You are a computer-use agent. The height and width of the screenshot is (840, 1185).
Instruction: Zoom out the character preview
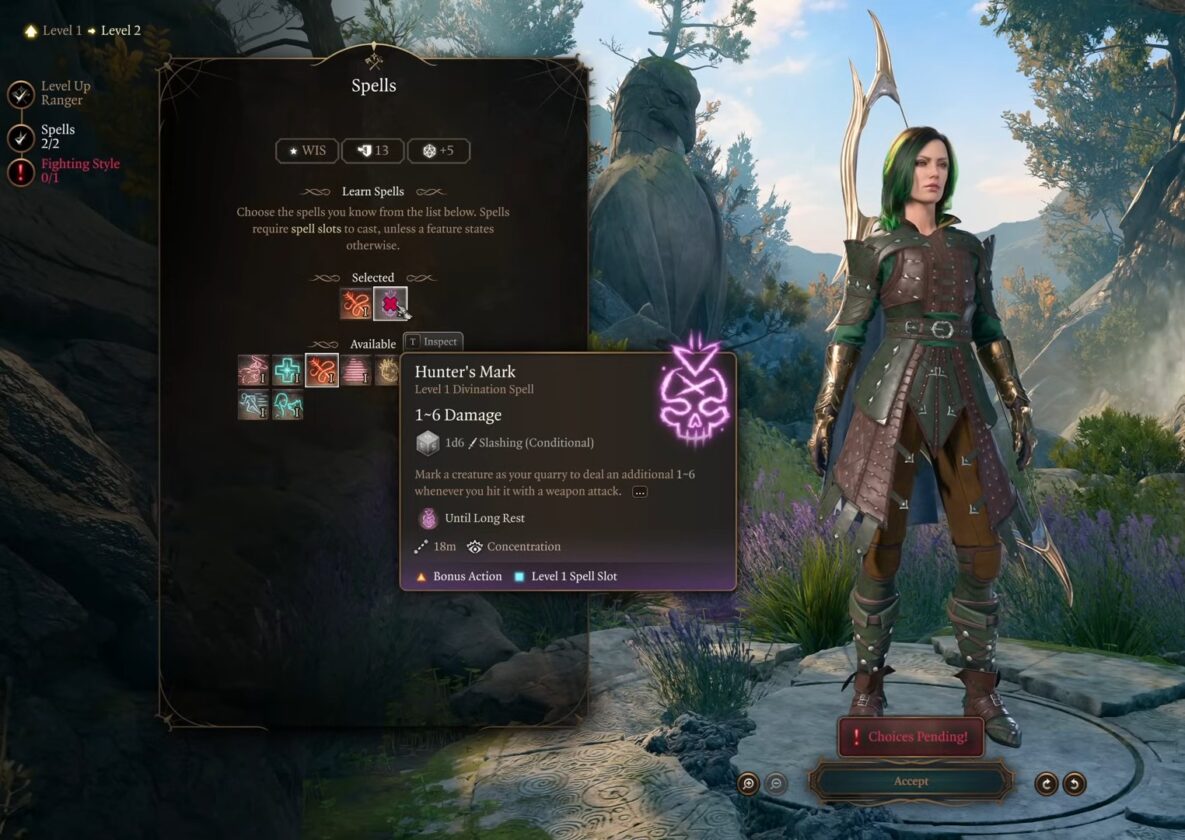pos(776,784)
